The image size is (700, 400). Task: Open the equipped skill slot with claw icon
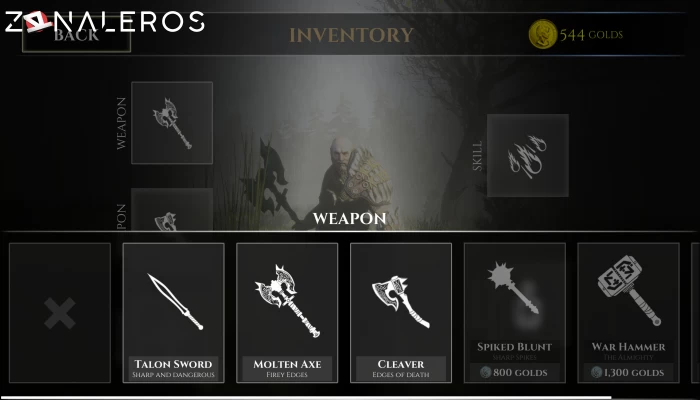[527, 155]
